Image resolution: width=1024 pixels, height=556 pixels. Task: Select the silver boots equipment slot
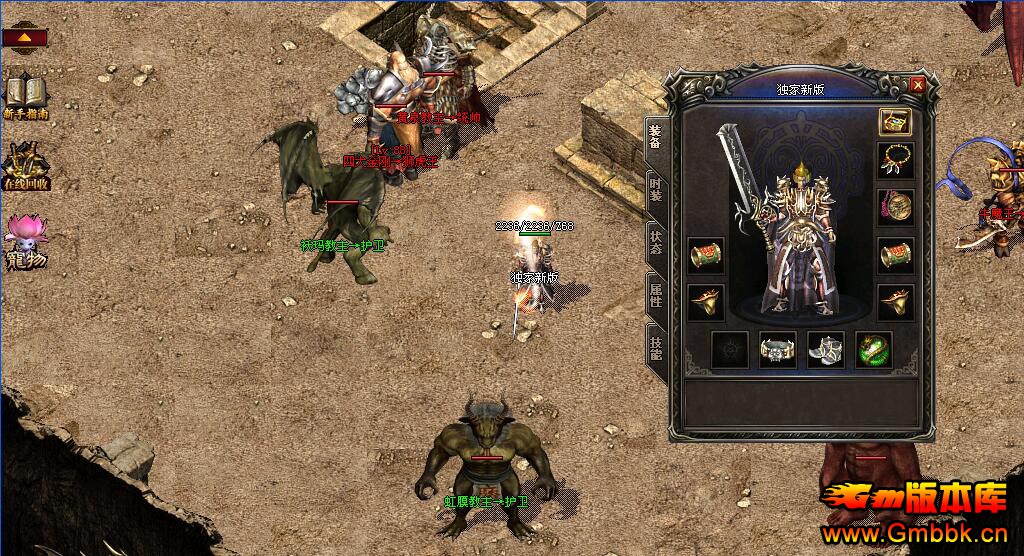826,350
